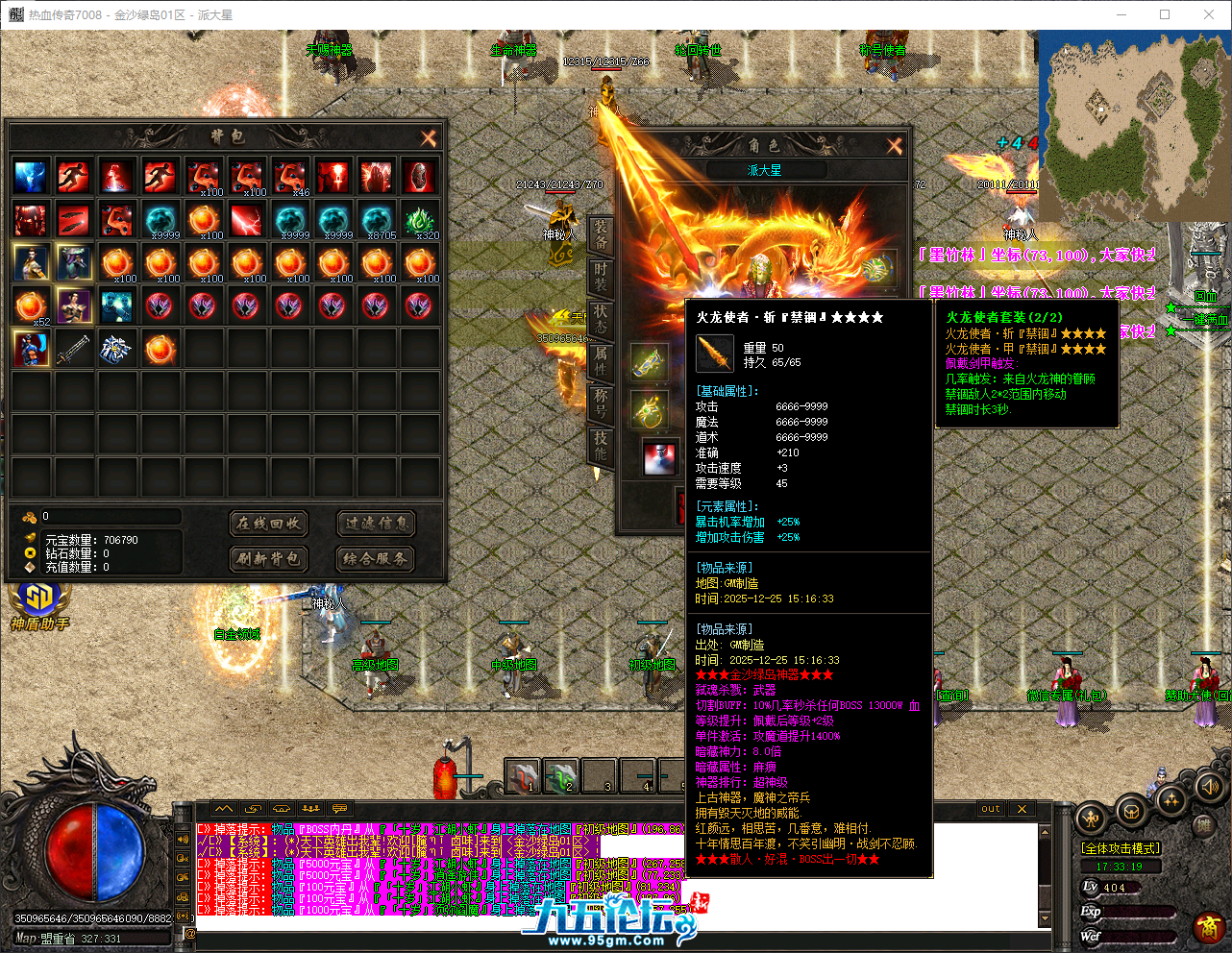Select the warrior character icon near the Lv display
The width and height of the screenshot is (1232, 953).
click(x=1092, y=818)
